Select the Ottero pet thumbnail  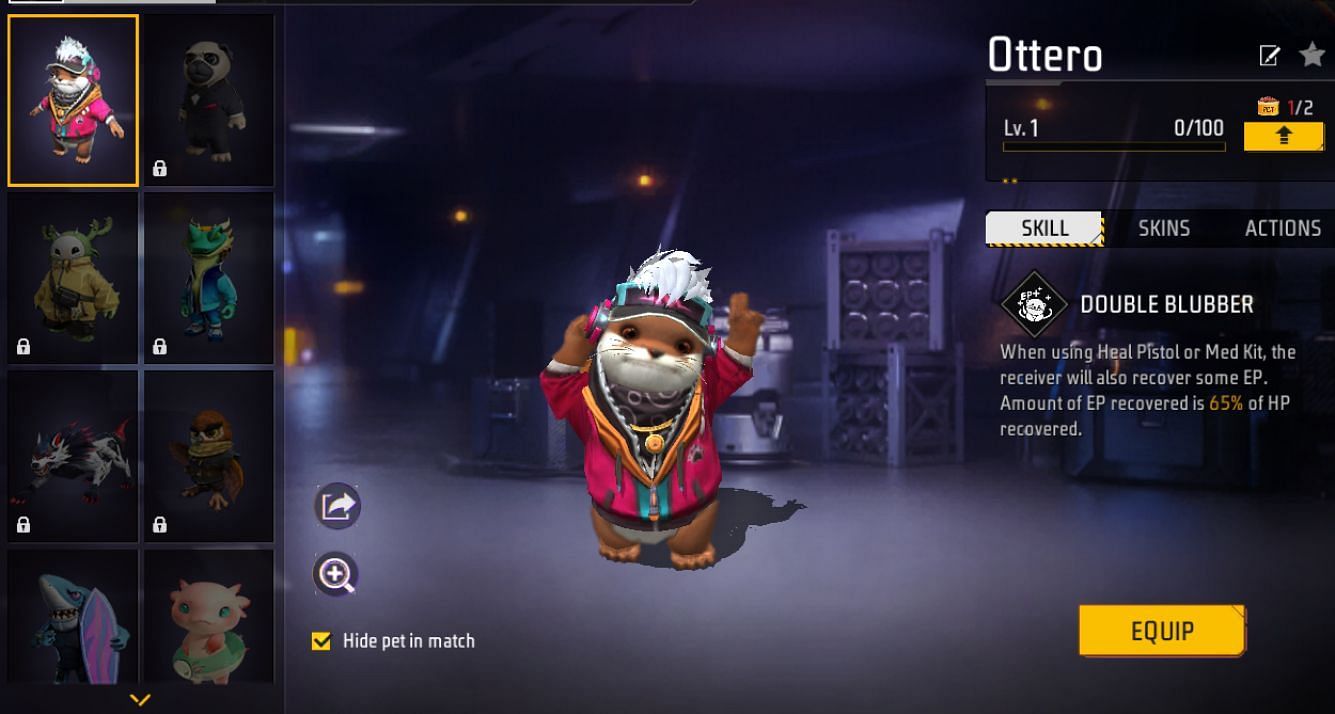point(73,101)
